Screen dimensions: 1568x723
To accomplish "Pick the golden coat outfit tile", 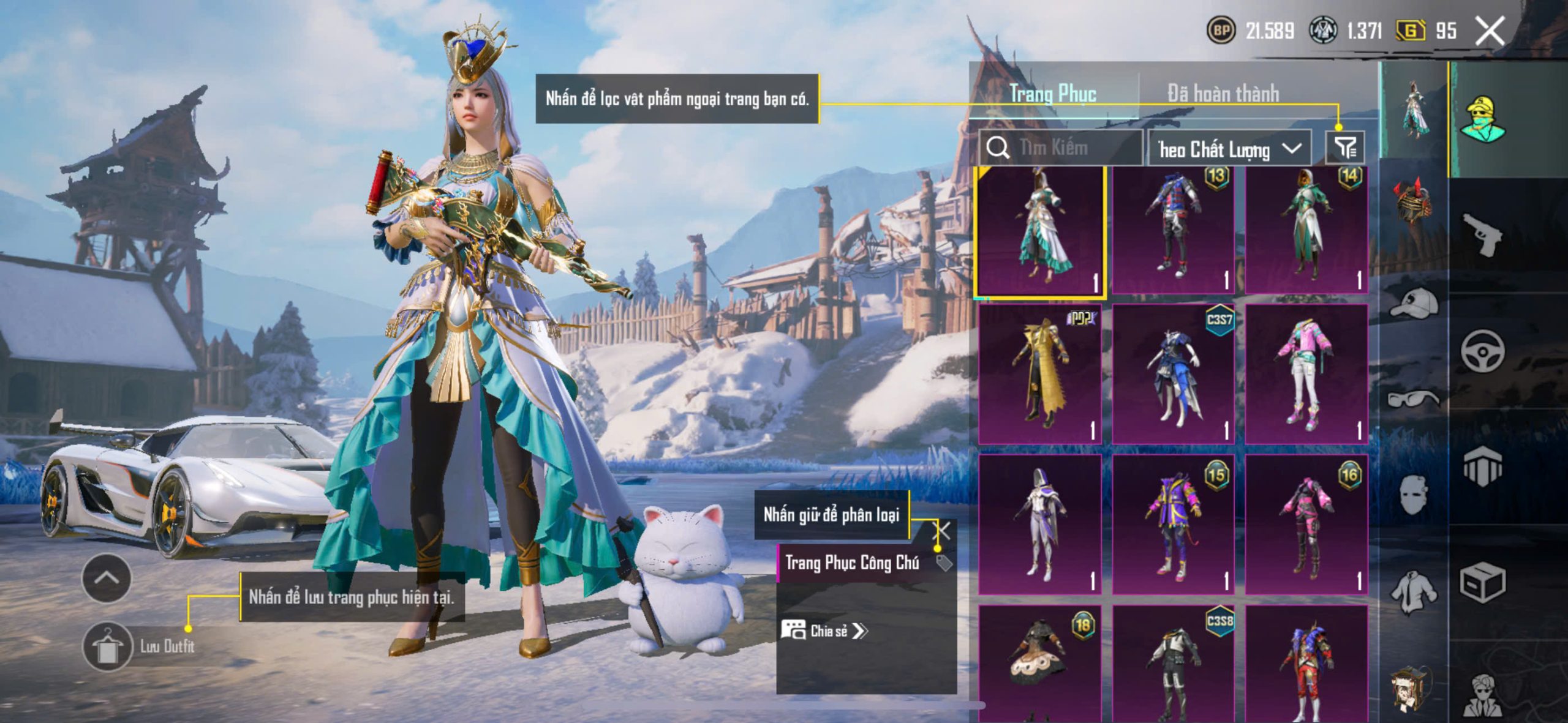I will (x=1039, y=374).
